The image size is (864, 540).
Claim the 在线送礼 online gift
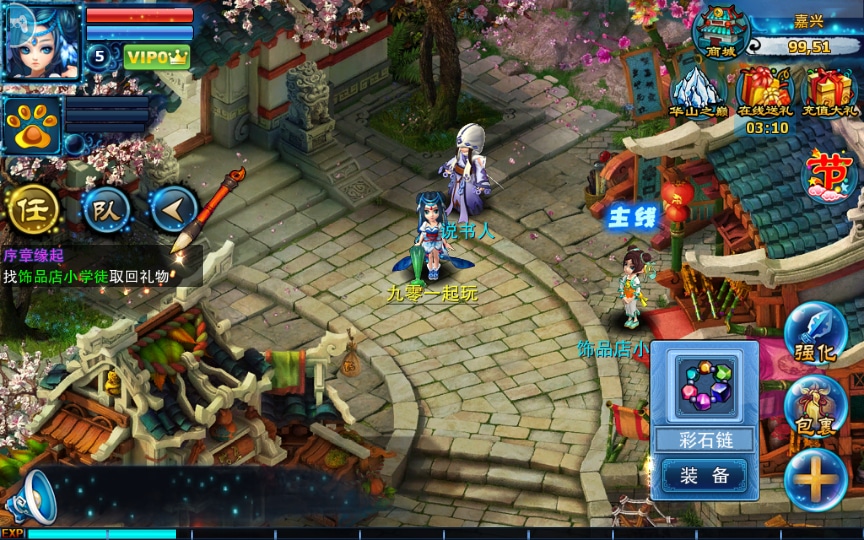point(766,95)
